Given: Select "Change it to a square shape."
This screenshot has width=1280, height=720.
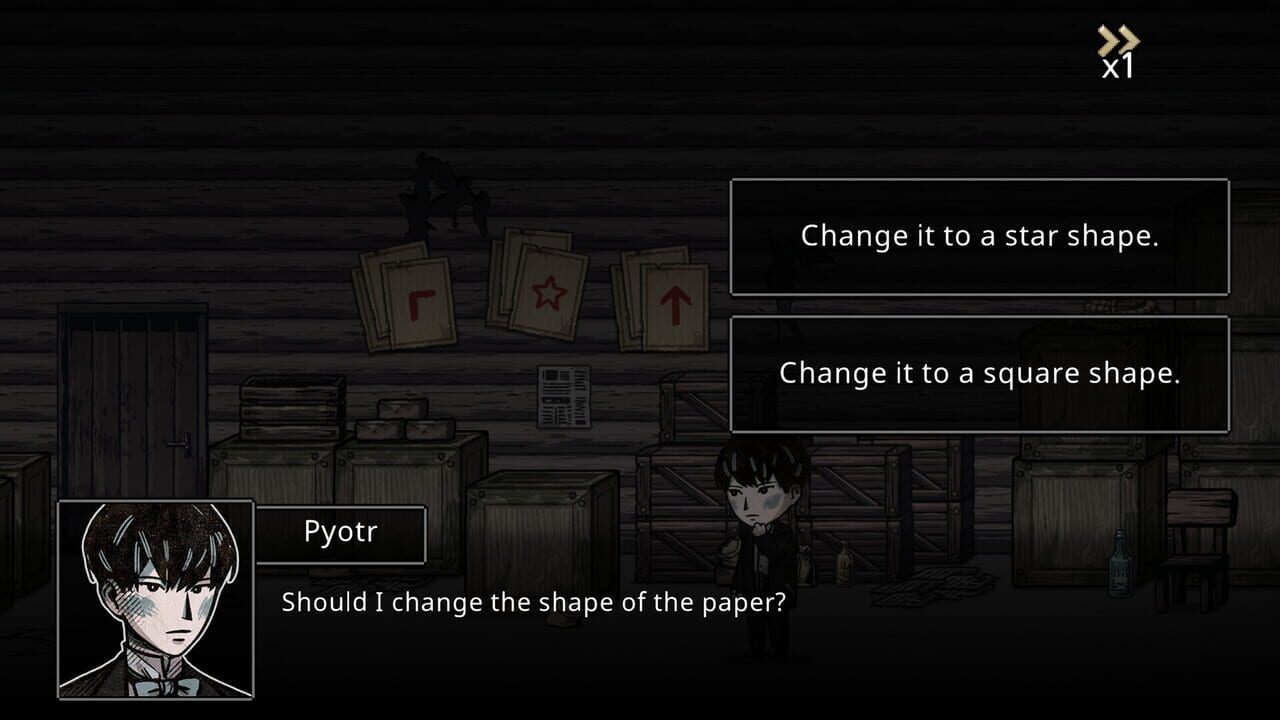Looking at the screenshot, I should click(978, 372).
